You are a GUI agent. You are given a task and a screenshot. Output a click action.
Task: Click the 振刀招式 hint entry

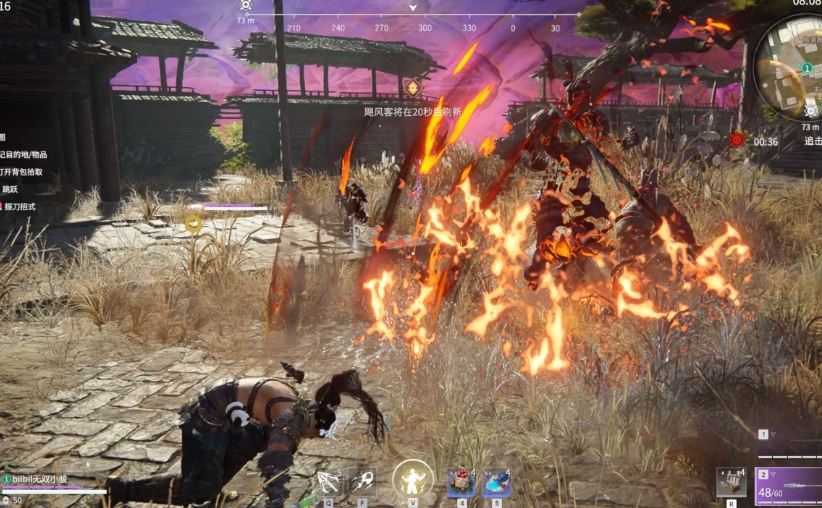pyautogui.click(x=20, y=206)
